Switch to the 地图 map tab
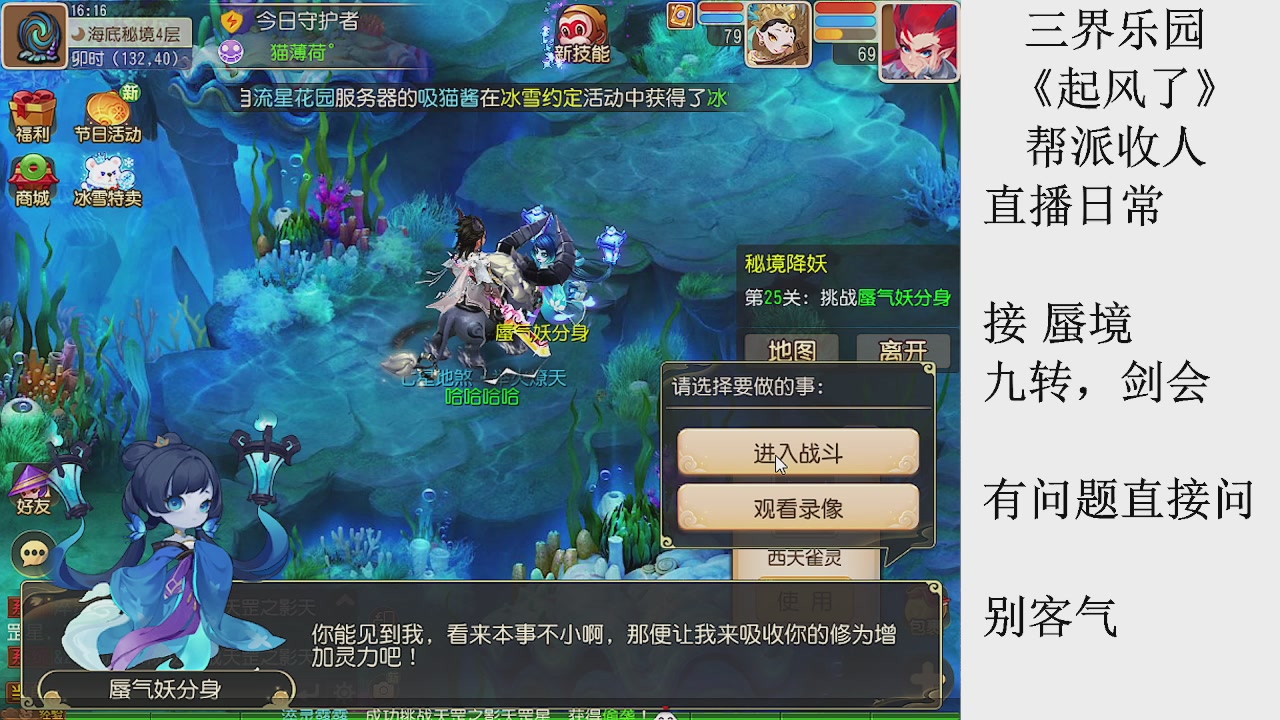 coord(789,352)
